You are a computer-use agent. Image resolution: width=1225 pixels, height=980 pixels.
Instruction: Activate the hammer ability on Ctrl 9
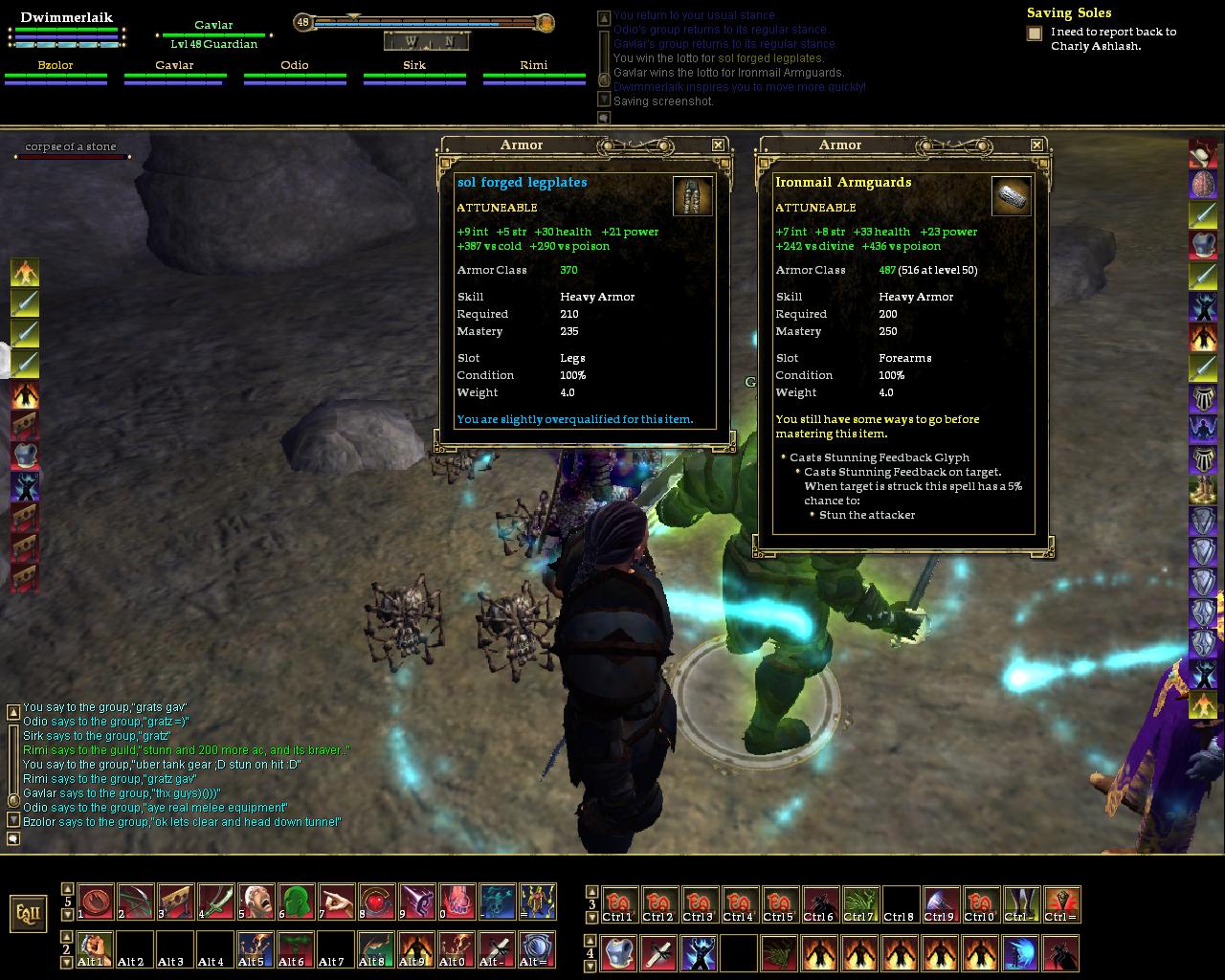pos(940,904)
